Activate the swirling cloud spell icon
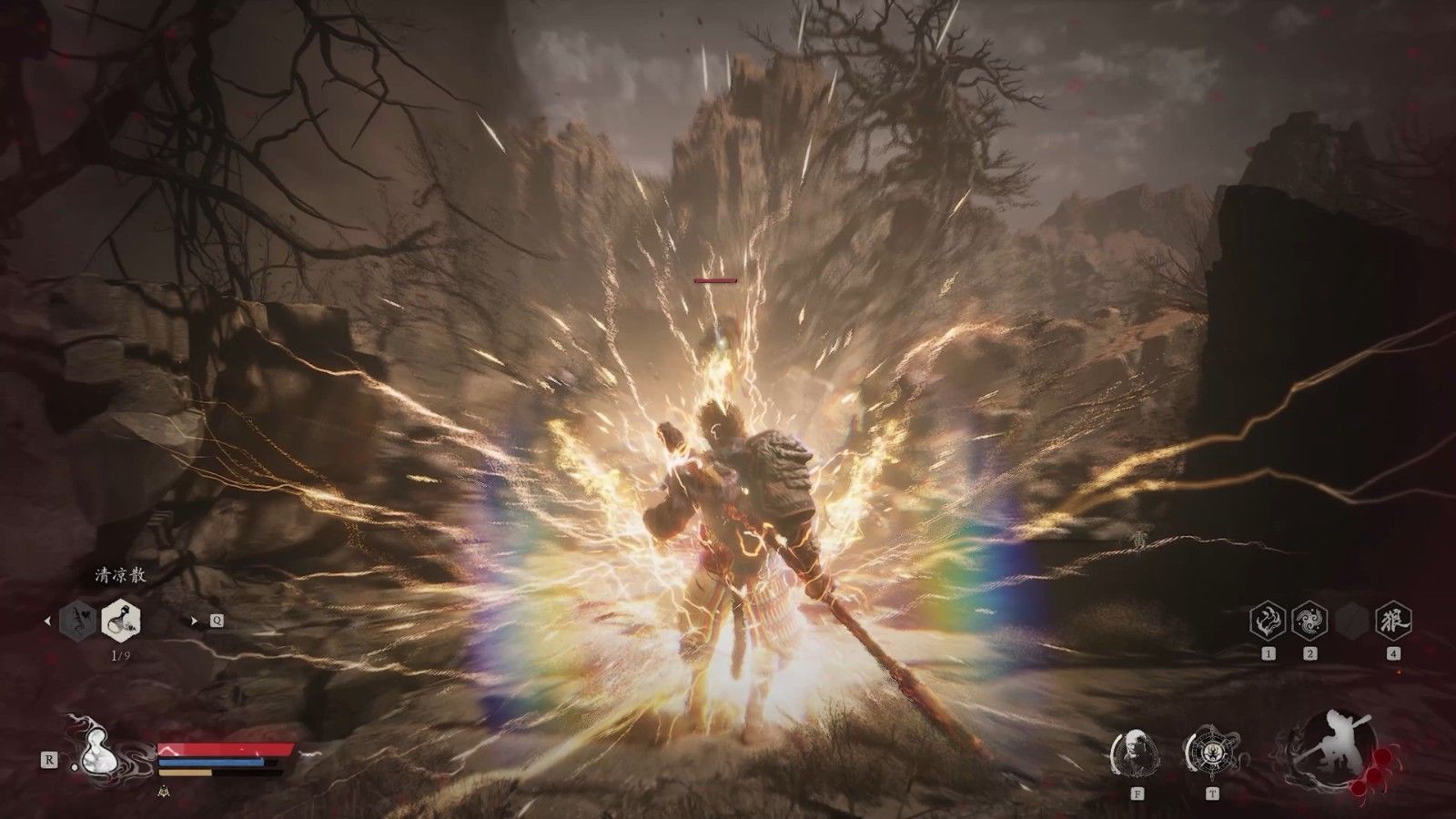Screen dimensions: 1456x819 click(1309, 621)
